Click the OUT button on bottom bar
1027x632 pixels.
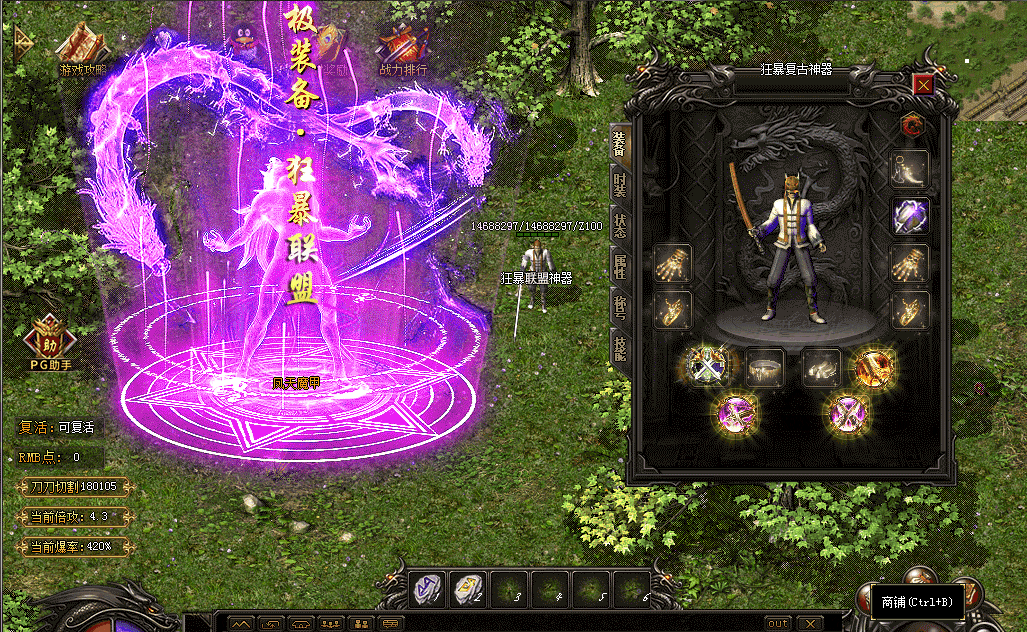(x=778, y=623)
